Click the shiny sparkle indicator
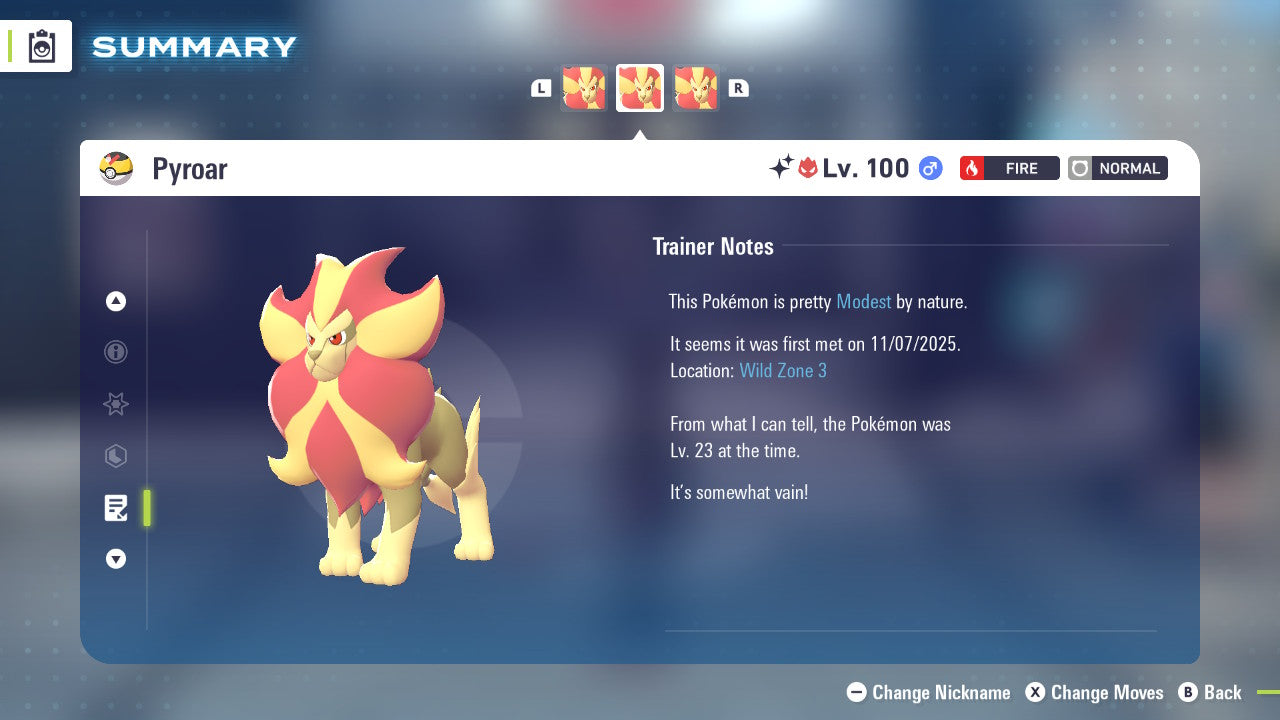Image resolution: width=1280 pixels, height=720 pixels. pos(783,166)
